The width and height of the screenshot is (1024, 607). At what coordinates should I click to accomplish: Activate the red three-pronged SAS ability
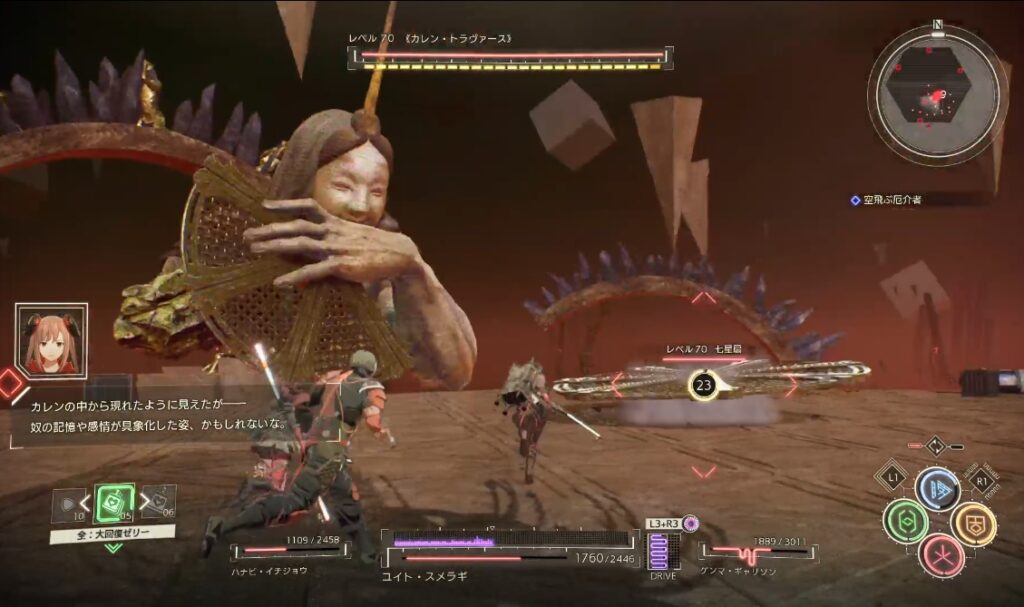[x=941, y=556]
